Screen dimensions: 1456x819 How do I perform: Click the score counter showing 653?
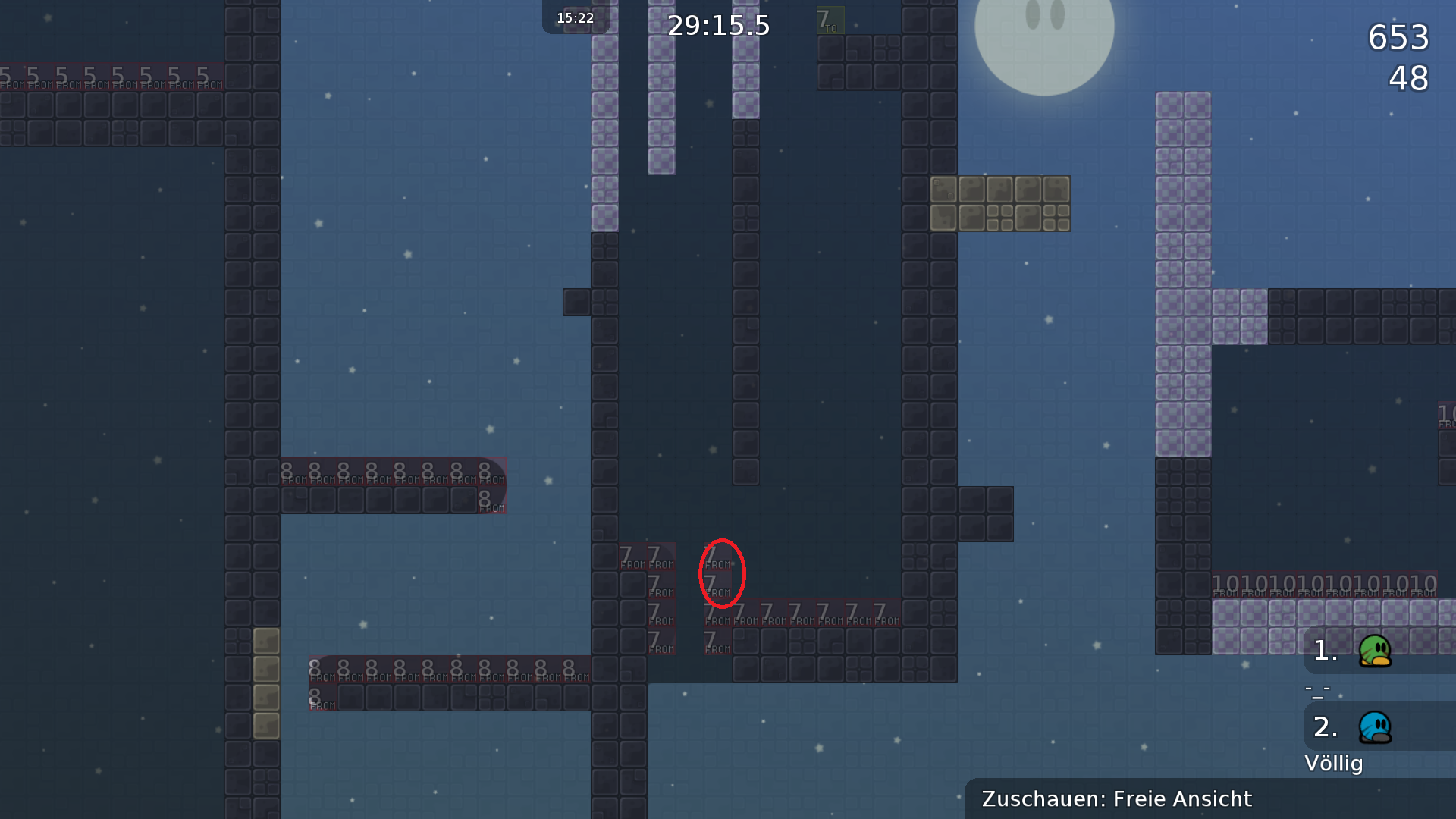point(1399,38)
